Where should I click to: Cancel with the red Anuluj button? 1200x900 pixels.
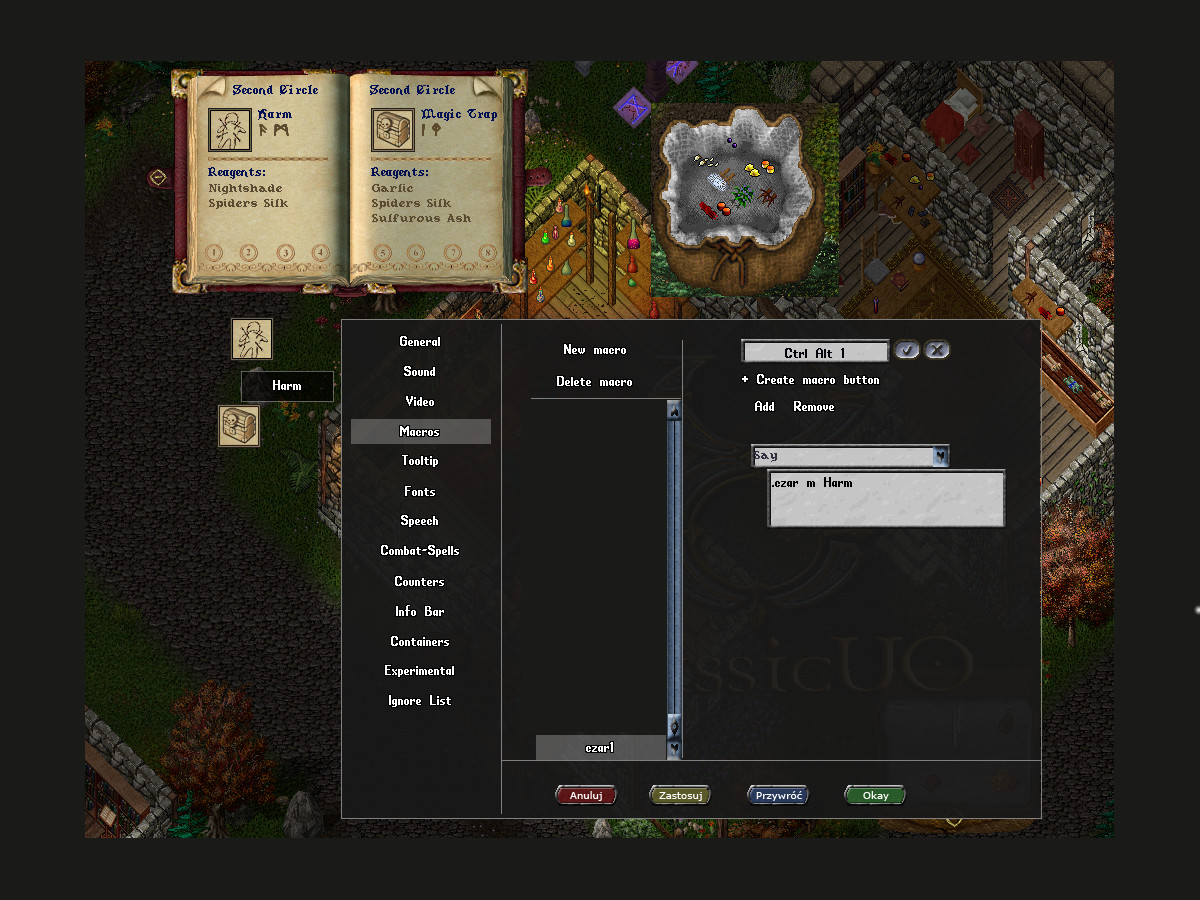(x=586, y=796)
